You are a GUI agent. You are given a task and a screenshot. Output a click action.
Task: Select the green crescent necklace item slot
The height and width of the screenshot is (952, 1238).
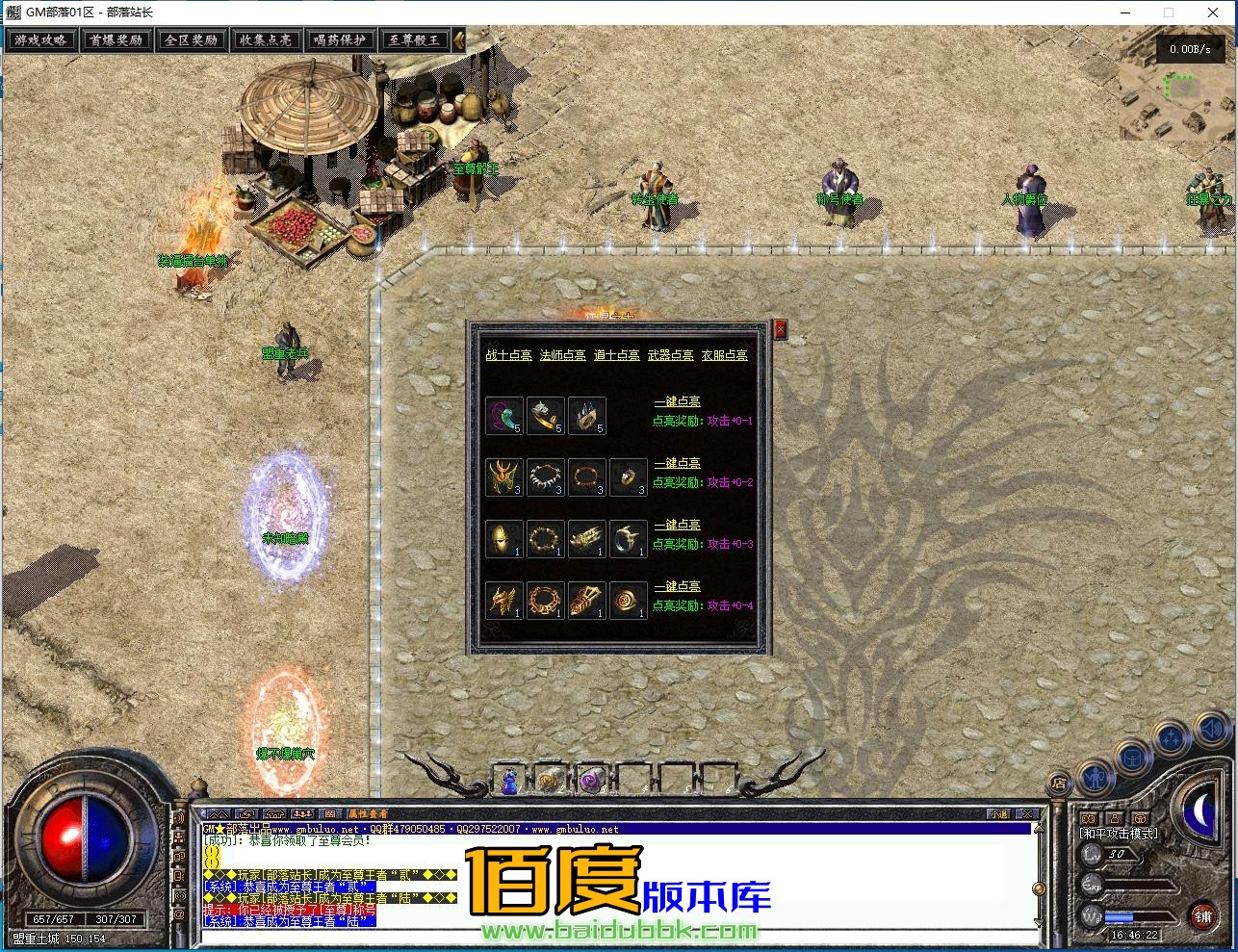[x=504, y=416]
